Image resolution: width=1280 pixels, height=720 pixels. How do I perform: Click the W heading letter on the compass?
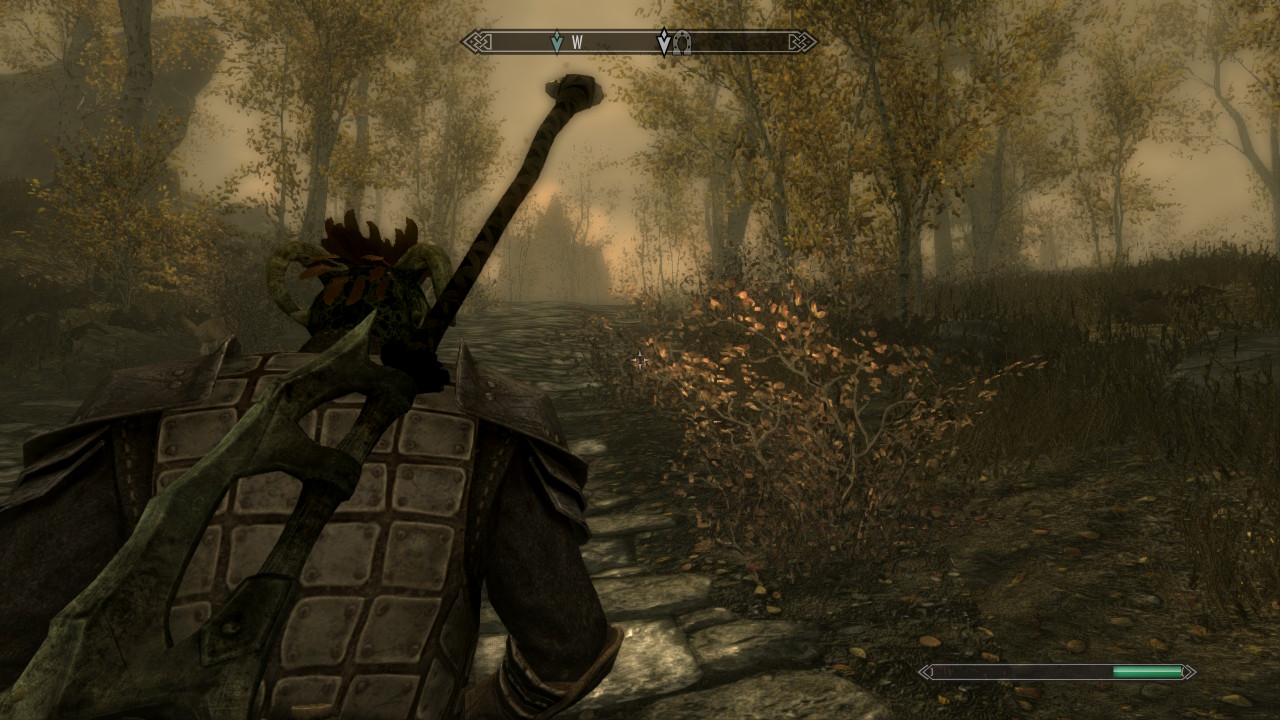pos(577,43)
